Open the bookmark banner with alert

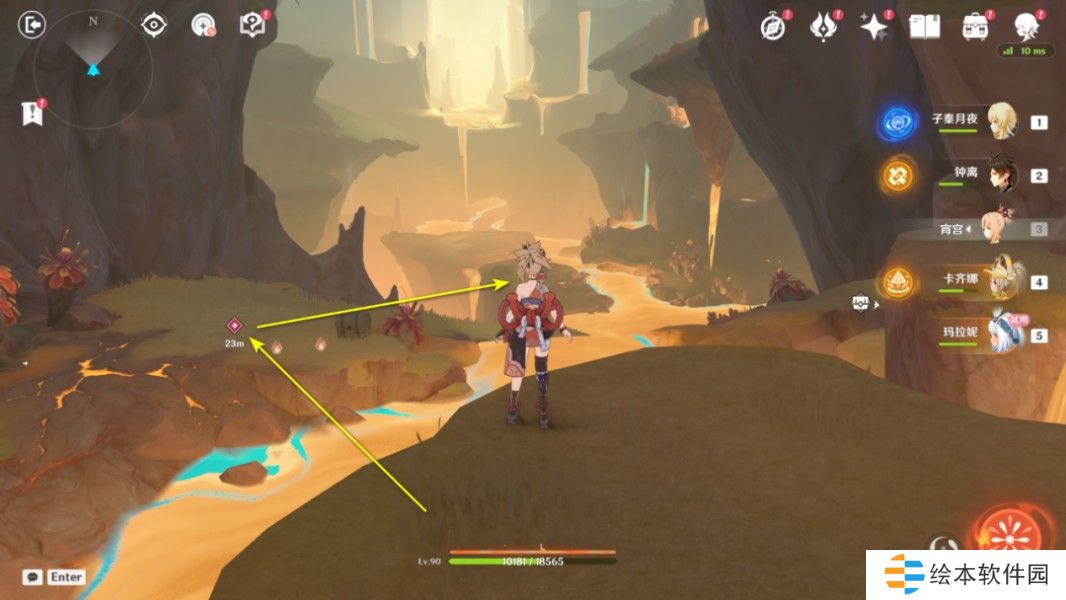click(x=31, y=113)
